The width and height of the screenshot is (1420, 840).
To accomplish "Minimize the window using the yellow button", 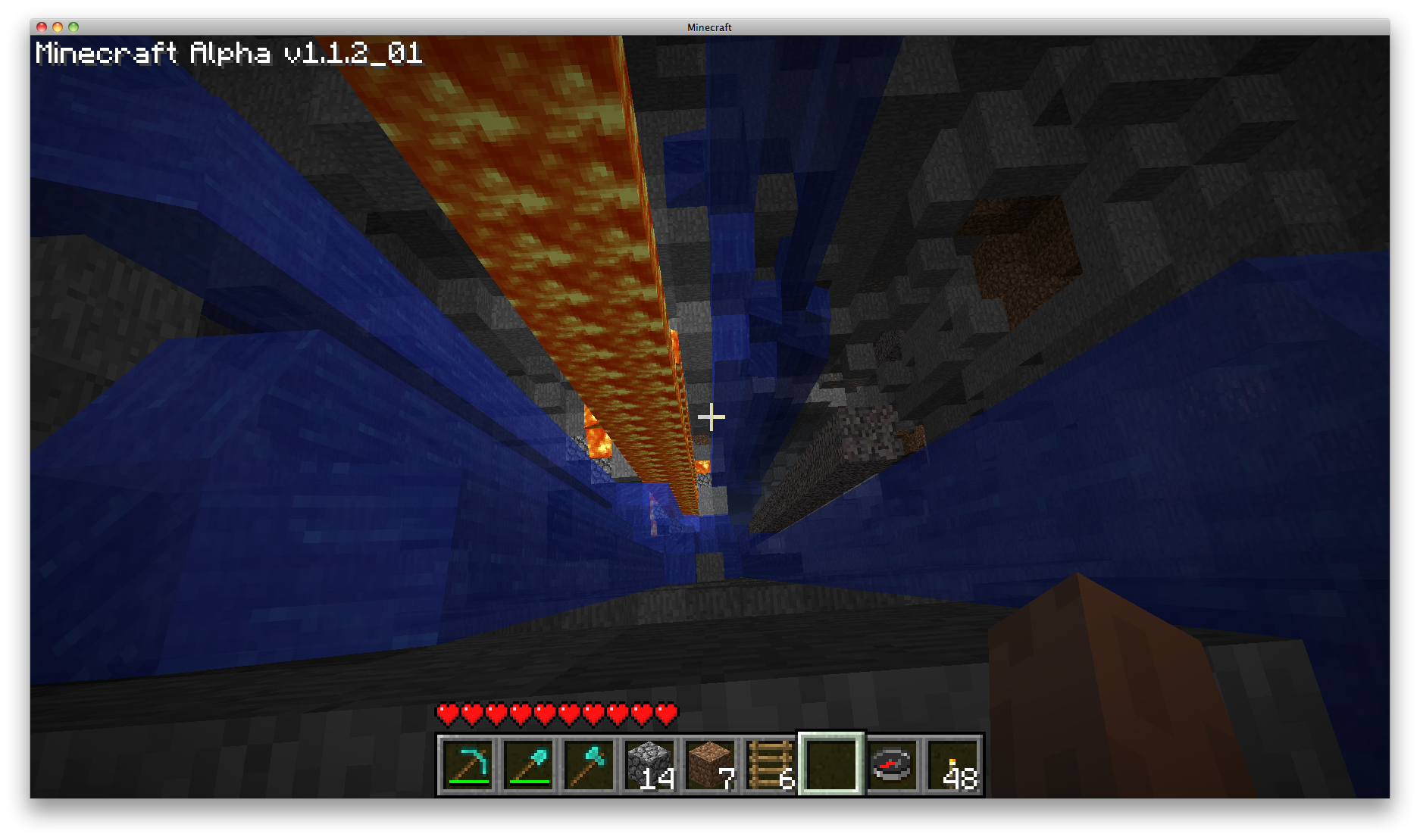I will point(58,27).
